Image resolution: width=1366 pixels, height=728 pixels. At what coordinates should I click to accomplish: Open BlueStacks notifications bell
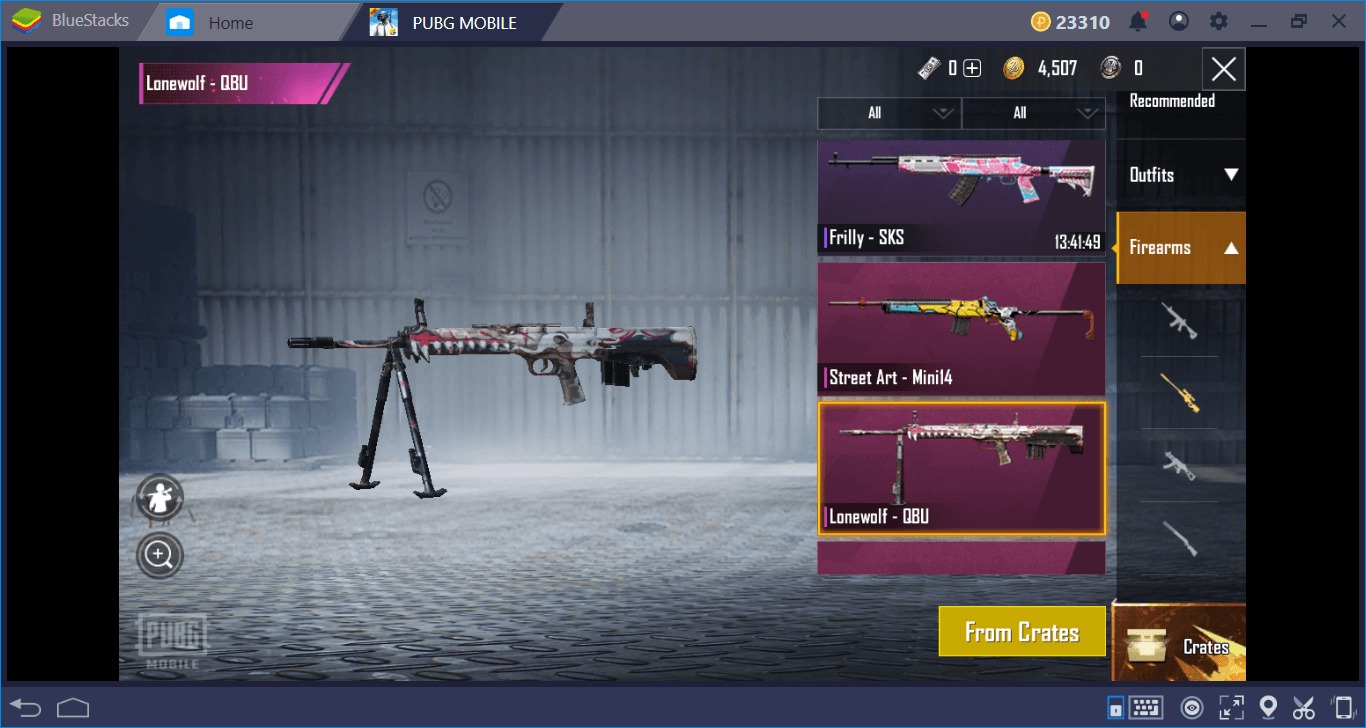(x=1139, y=20)
